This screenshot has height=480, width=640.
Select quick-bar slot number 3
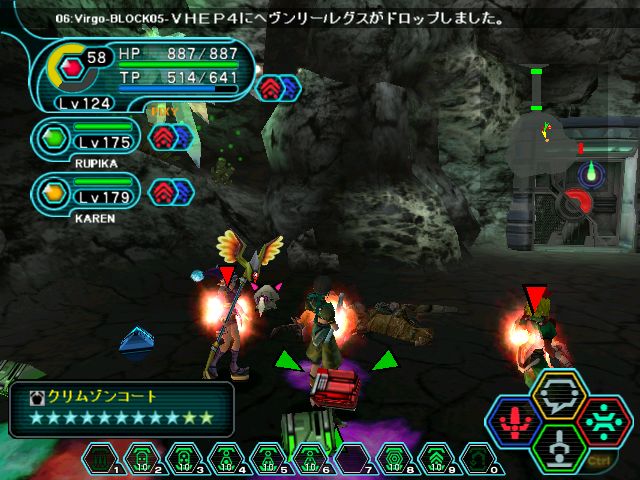185,459
